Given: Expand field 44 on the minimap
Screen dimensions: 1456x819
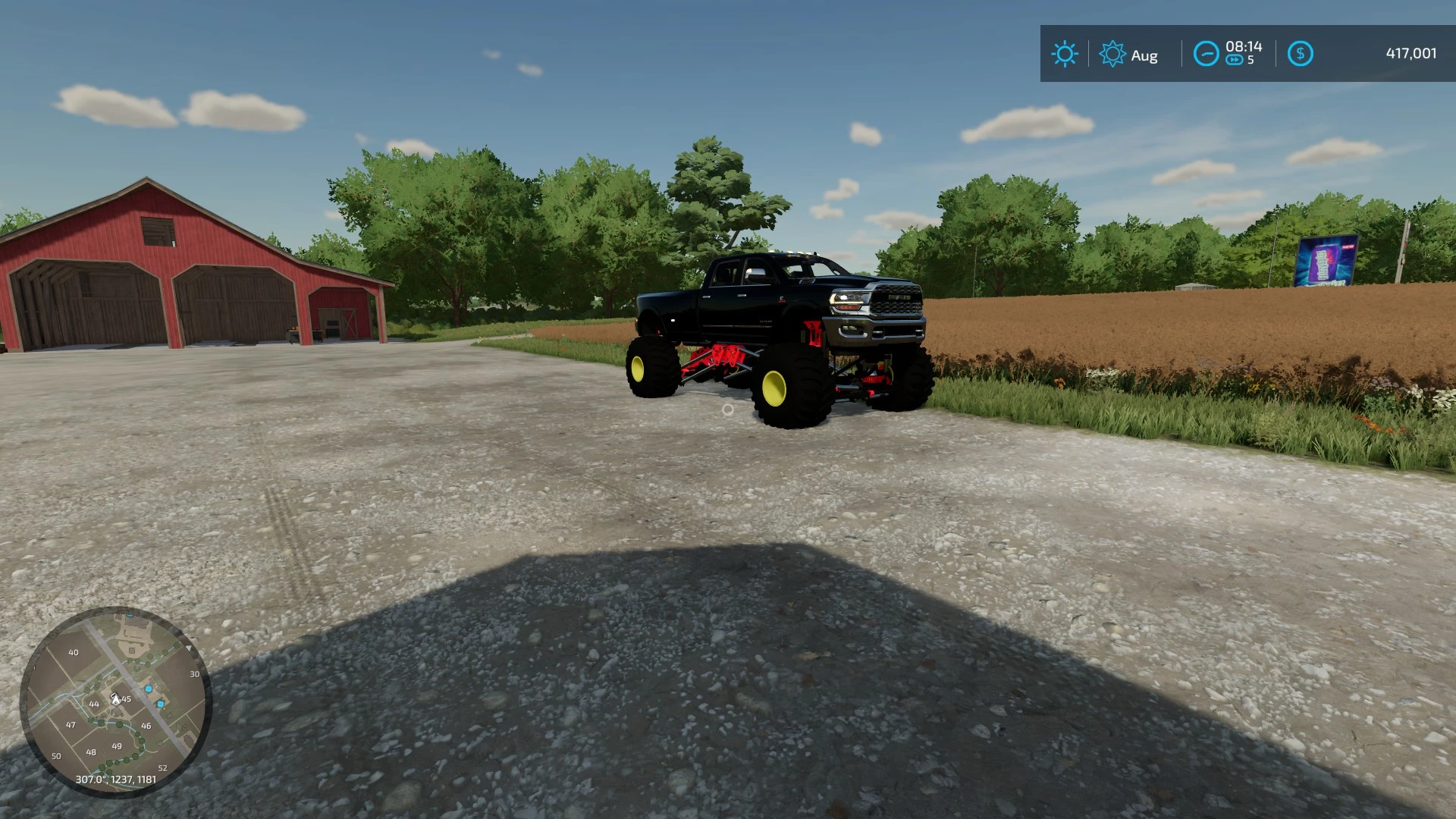Looking at the screenshot, I should (x=94, y=704).
